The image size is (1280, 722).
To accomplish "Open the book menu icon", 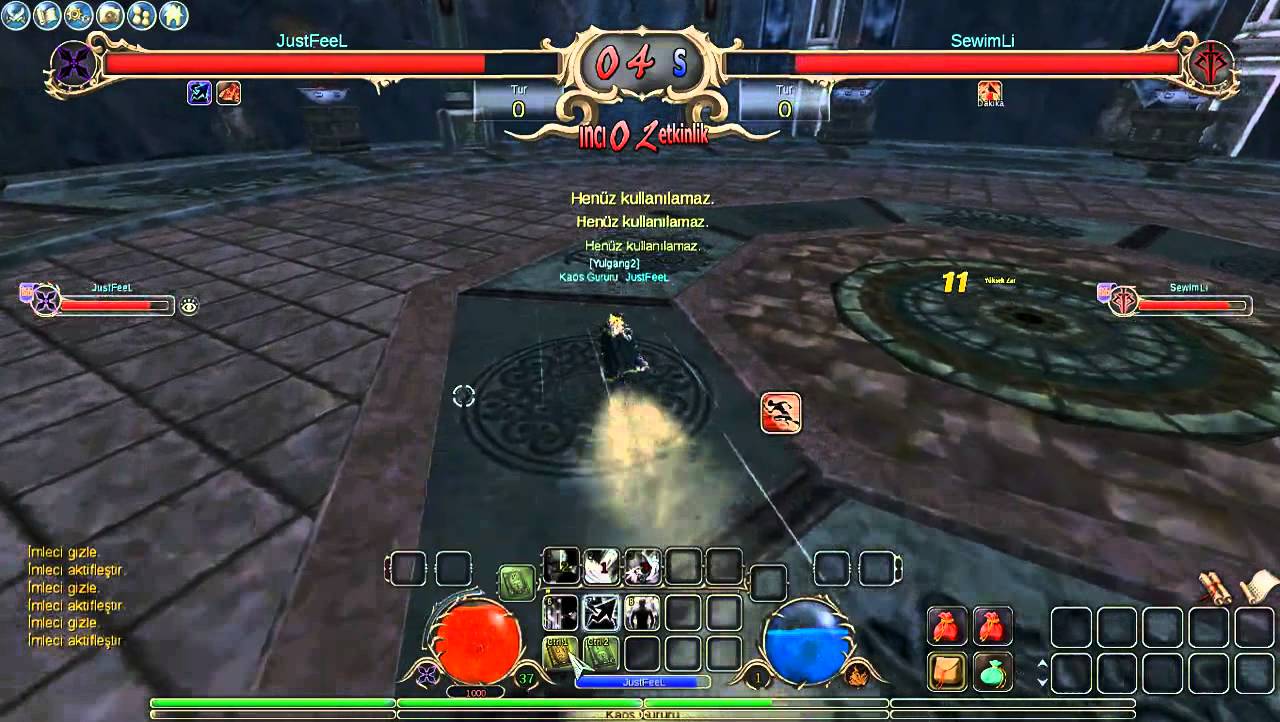I will 47,15.
